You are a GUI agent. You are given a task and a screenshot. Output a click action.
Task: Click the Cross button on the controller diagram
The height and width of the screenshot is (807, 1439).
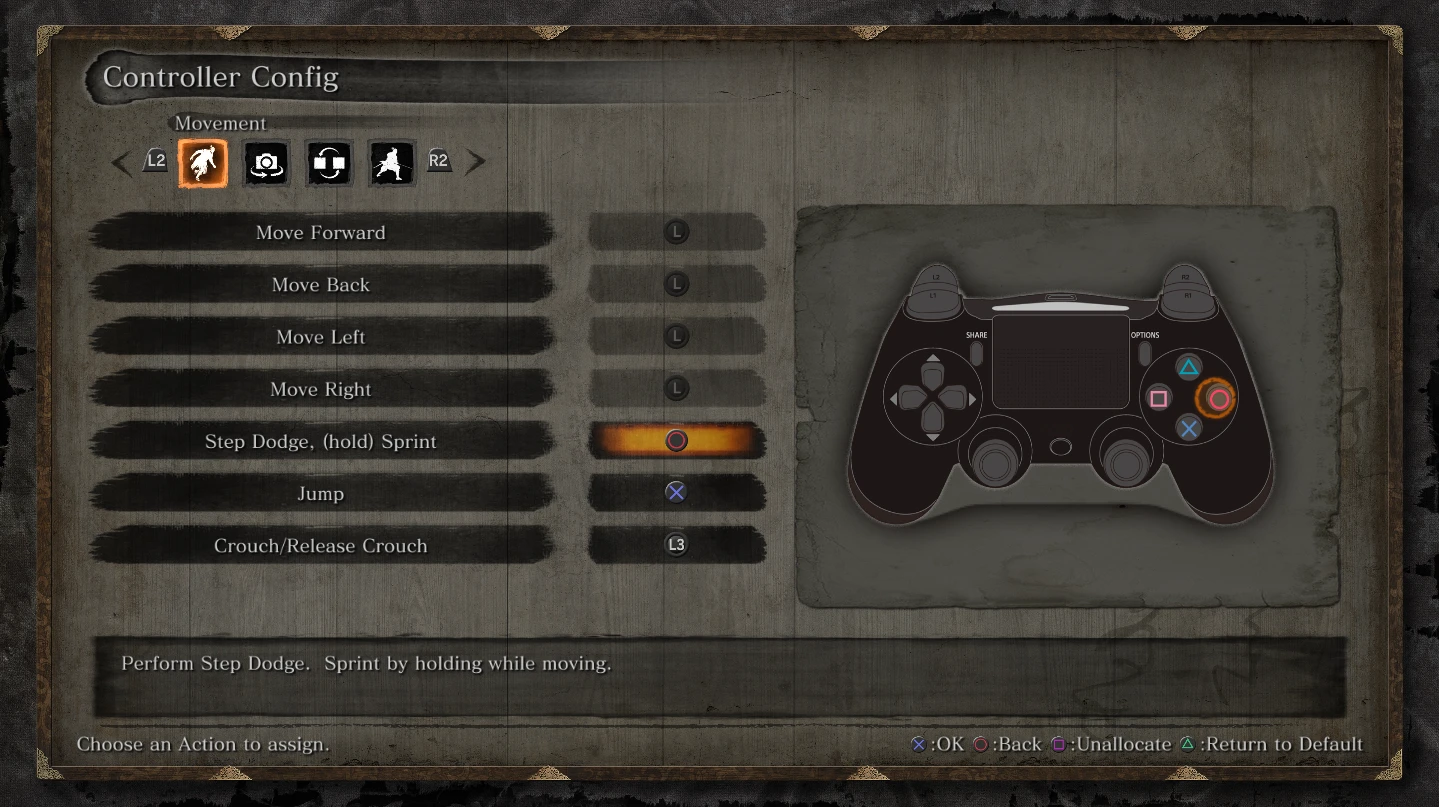1188,428
